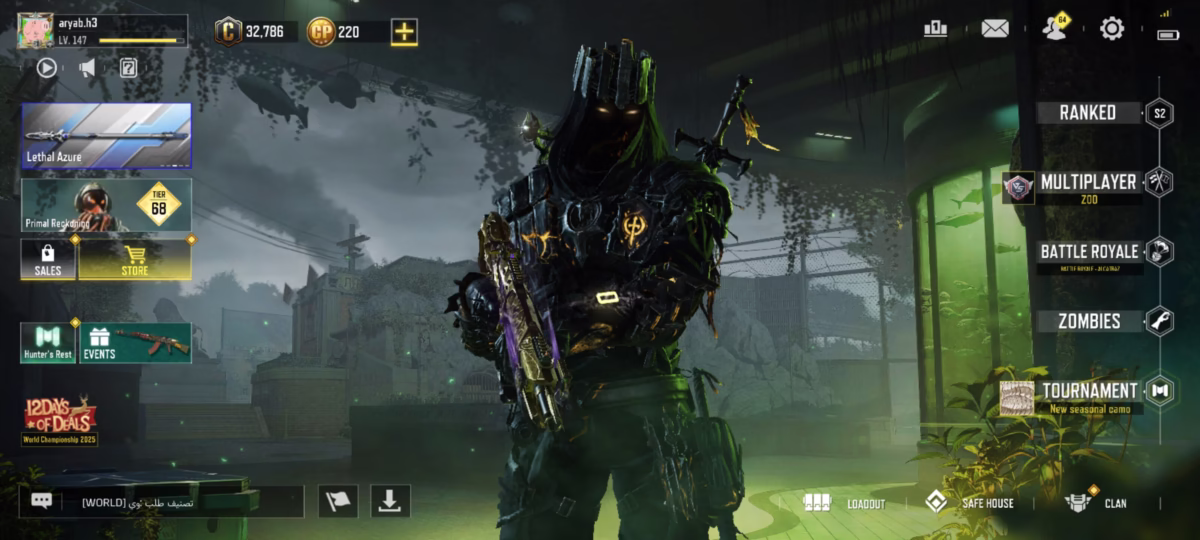Open the aryab.h3 player profile
This screenshot has height=540, width=1200.
pos(102,31)
